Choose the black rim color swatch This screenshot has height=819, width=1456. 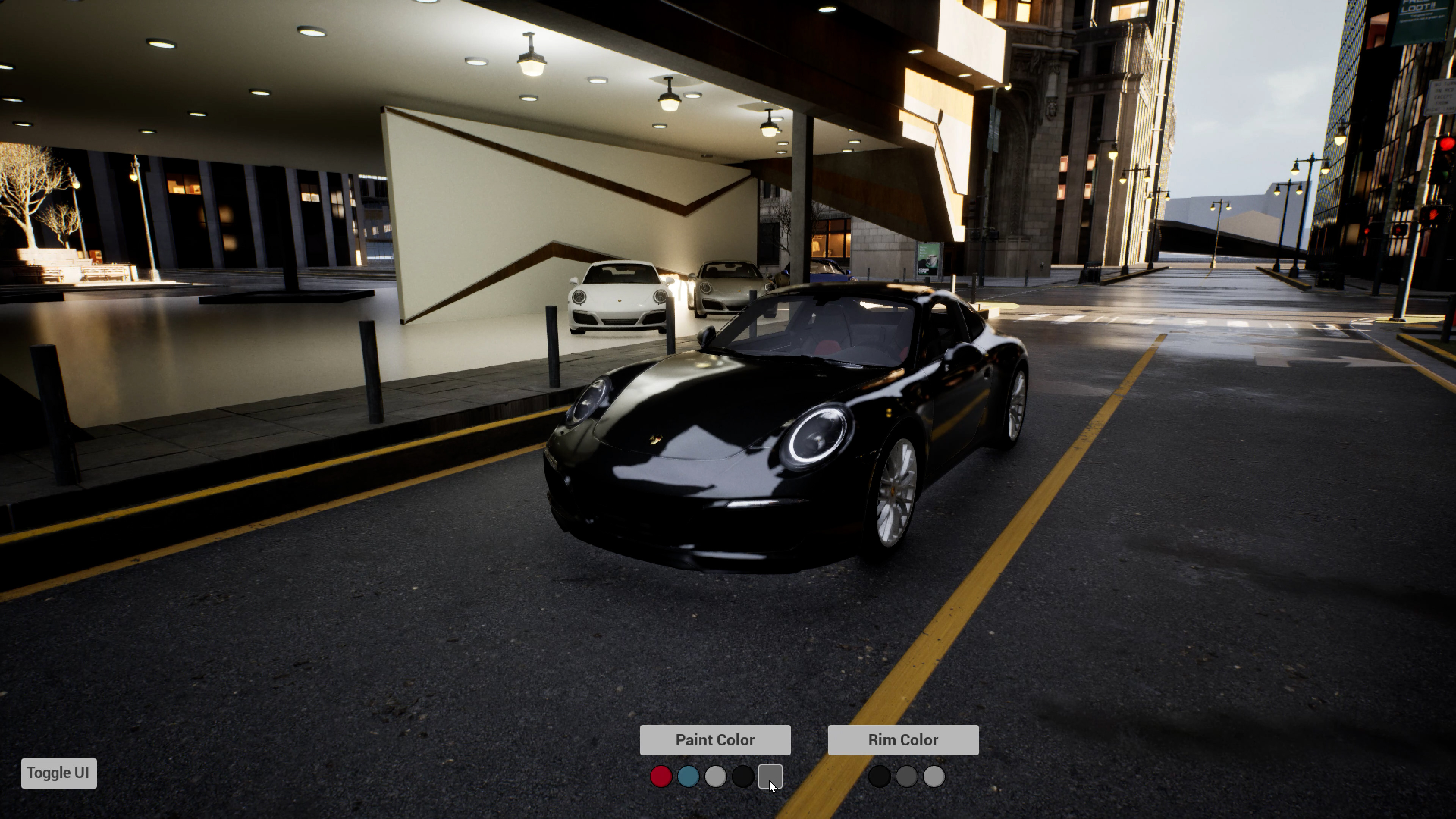click(x=879, y=777)
